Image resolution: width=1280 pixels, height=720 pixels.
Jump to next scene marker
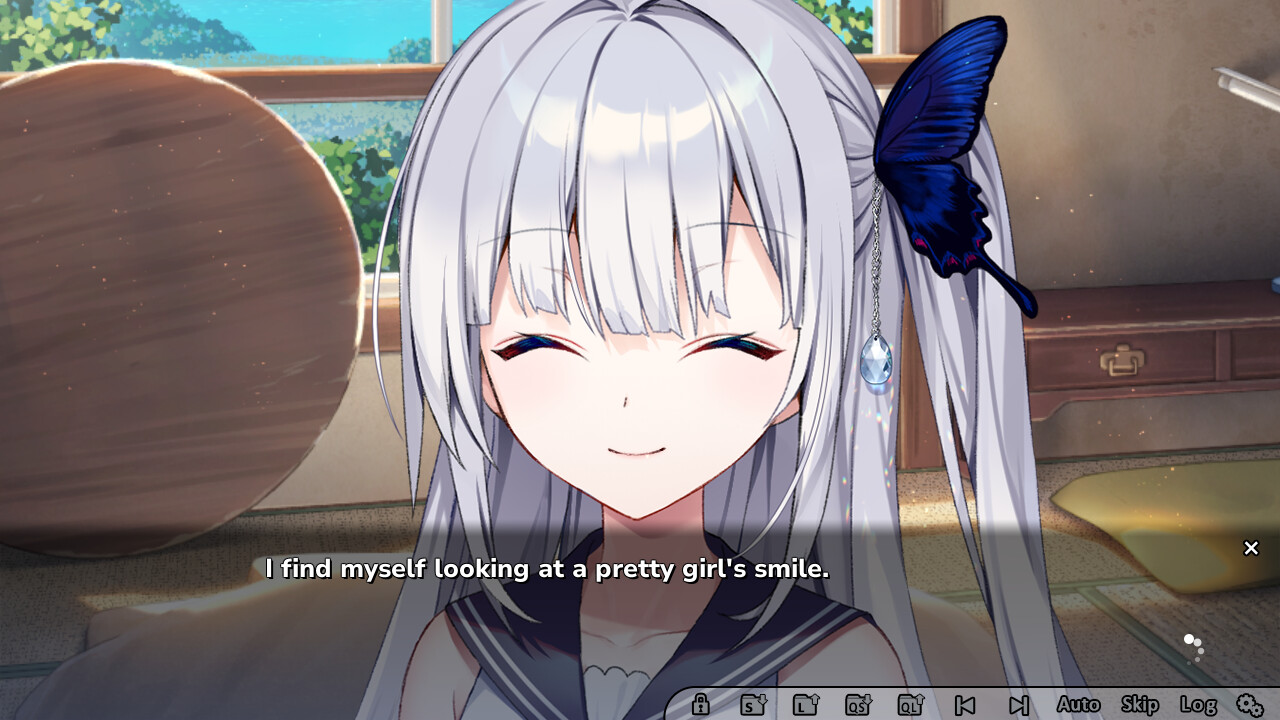(x=1018, y=705)
